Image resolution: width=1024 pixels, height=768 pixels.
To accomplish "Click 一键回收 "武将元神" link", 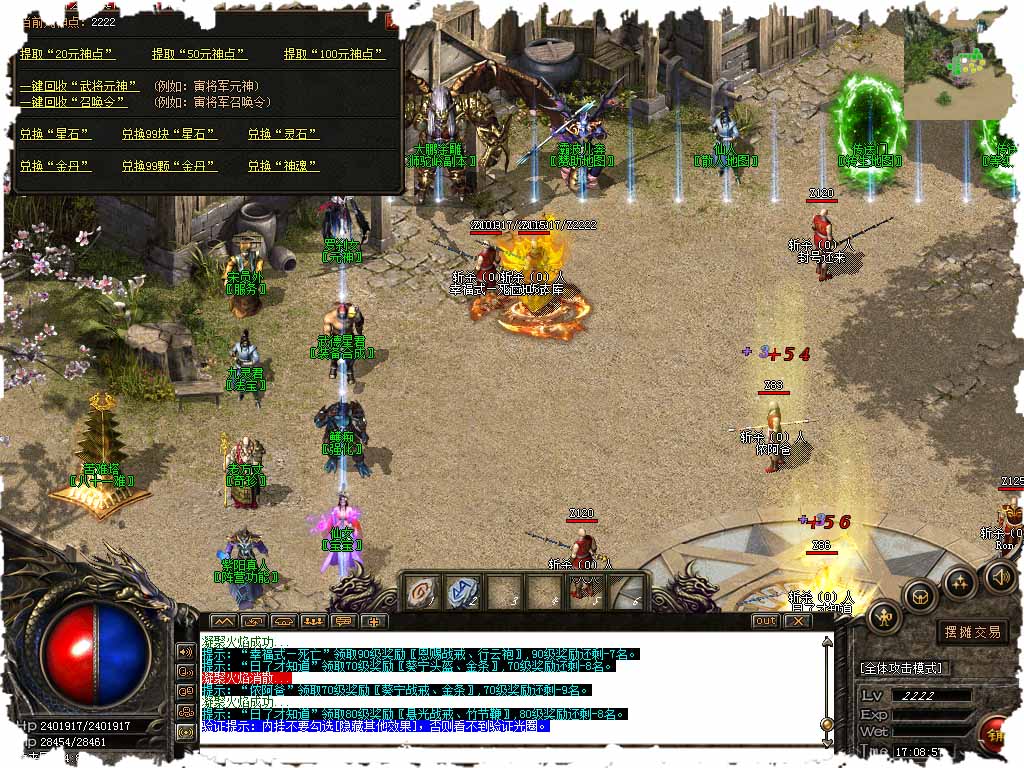I will click(x=79, y=87).
